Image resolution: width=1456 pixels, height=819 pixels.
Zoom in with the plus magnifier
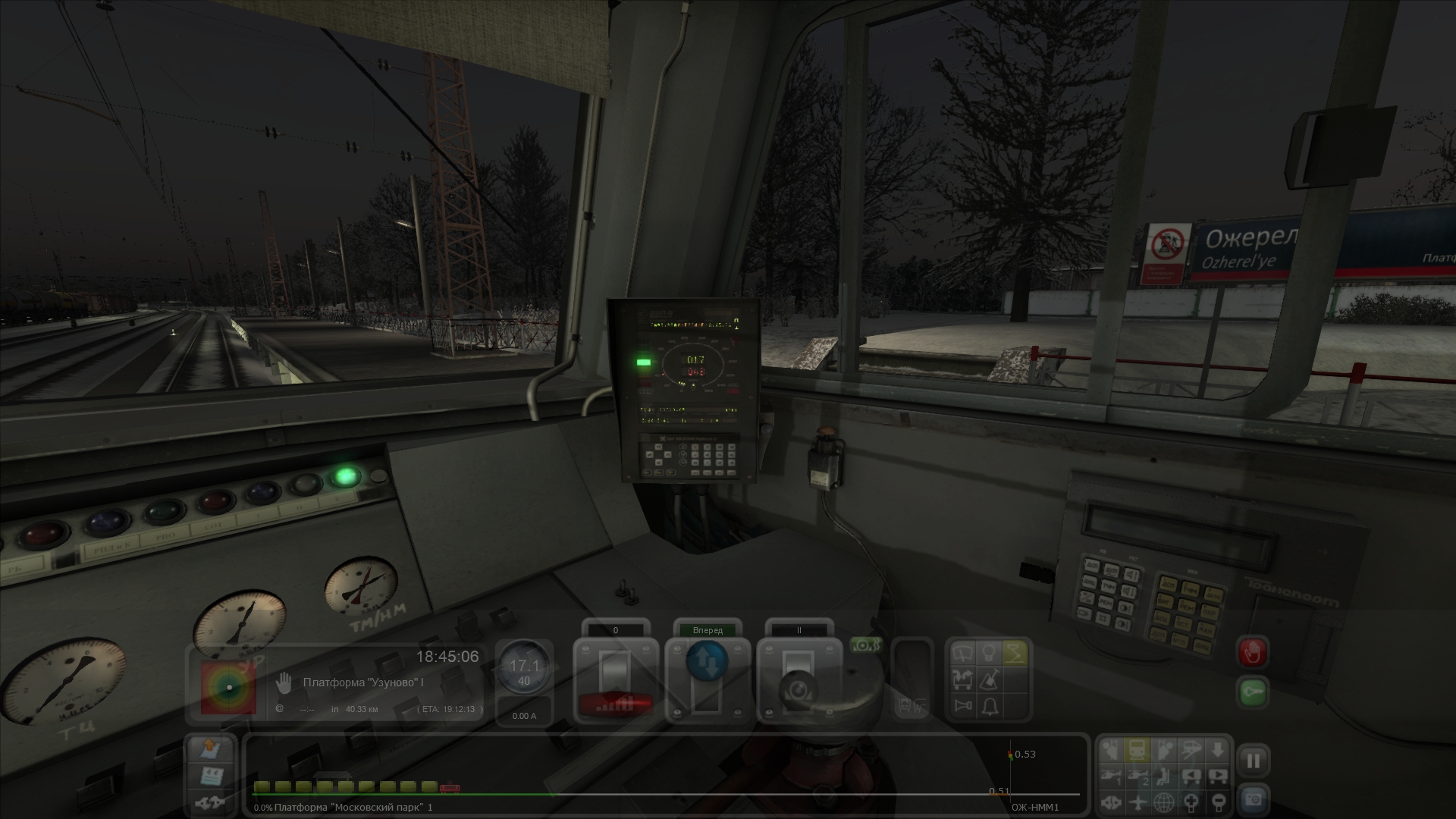(x=1191, y=802)
